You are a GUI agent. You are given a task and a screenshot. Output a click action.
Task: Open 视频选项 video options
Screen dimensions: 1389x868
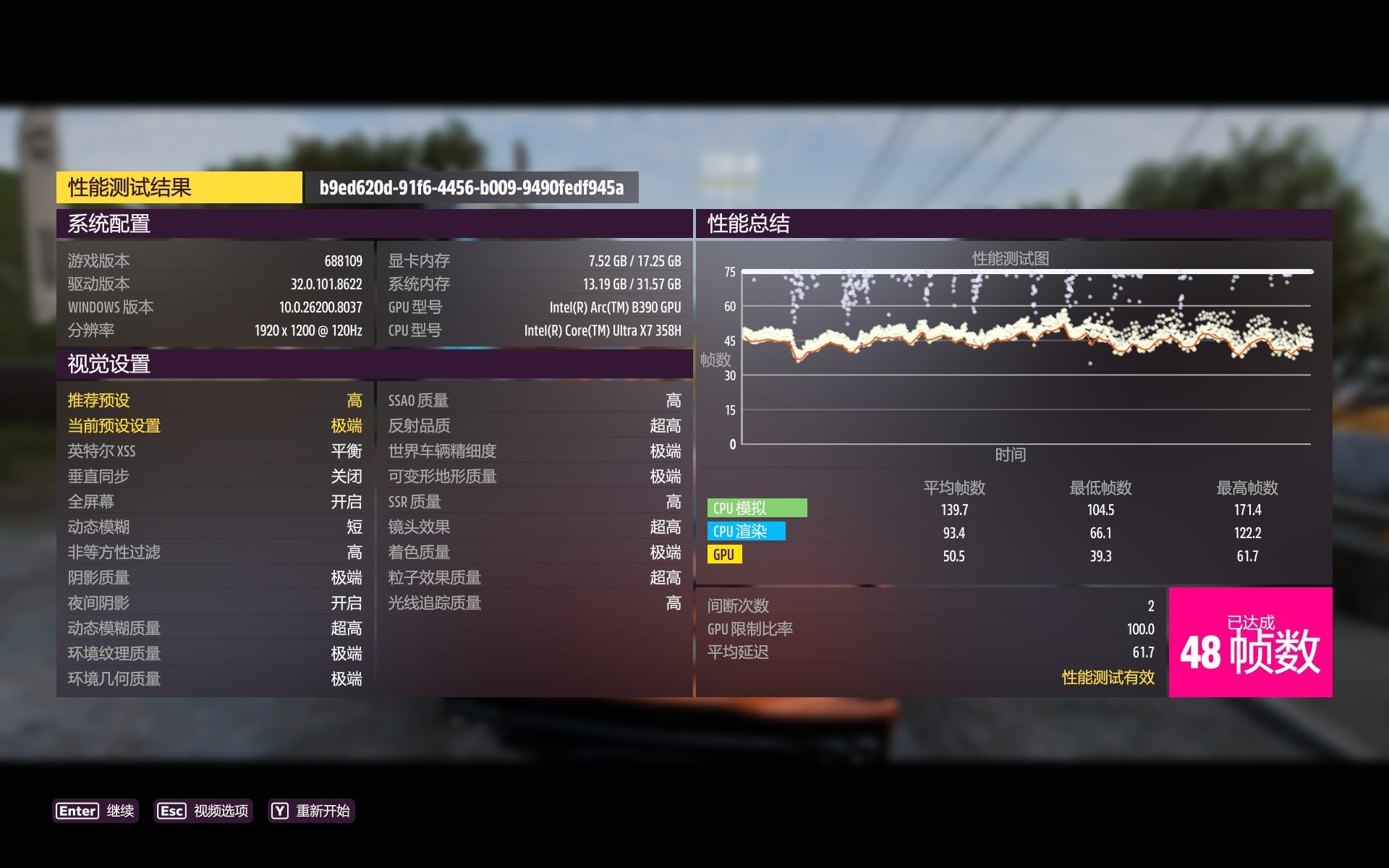click(x=203, y=811)
